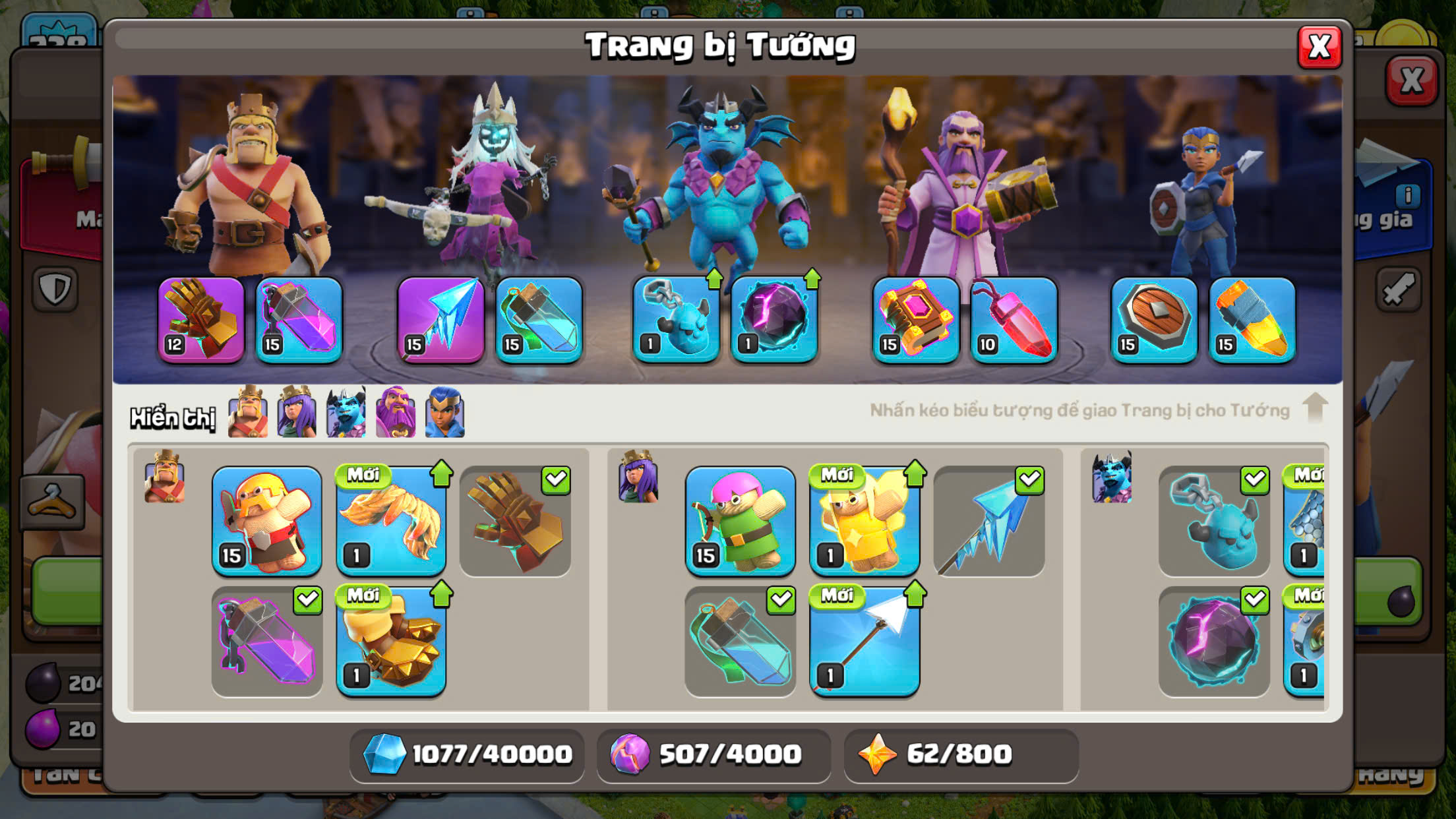Screen dimensions: 1456x819
Task: Filter by Royal Champion portrait in Hiển thị
Action: 445,413
